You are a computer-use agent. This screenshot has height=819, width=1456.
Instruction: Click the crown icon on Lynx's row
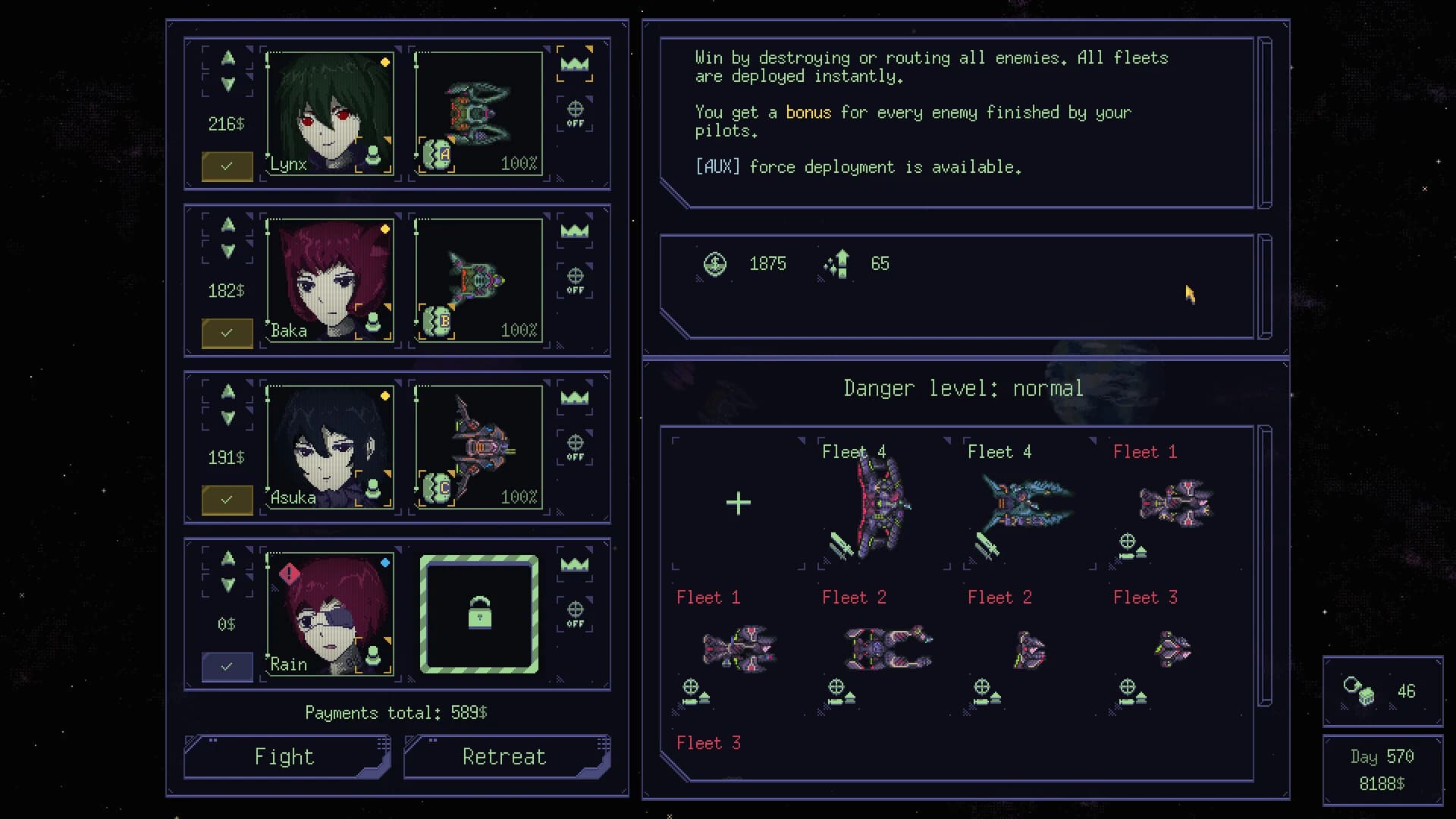[x=575, y=64]
